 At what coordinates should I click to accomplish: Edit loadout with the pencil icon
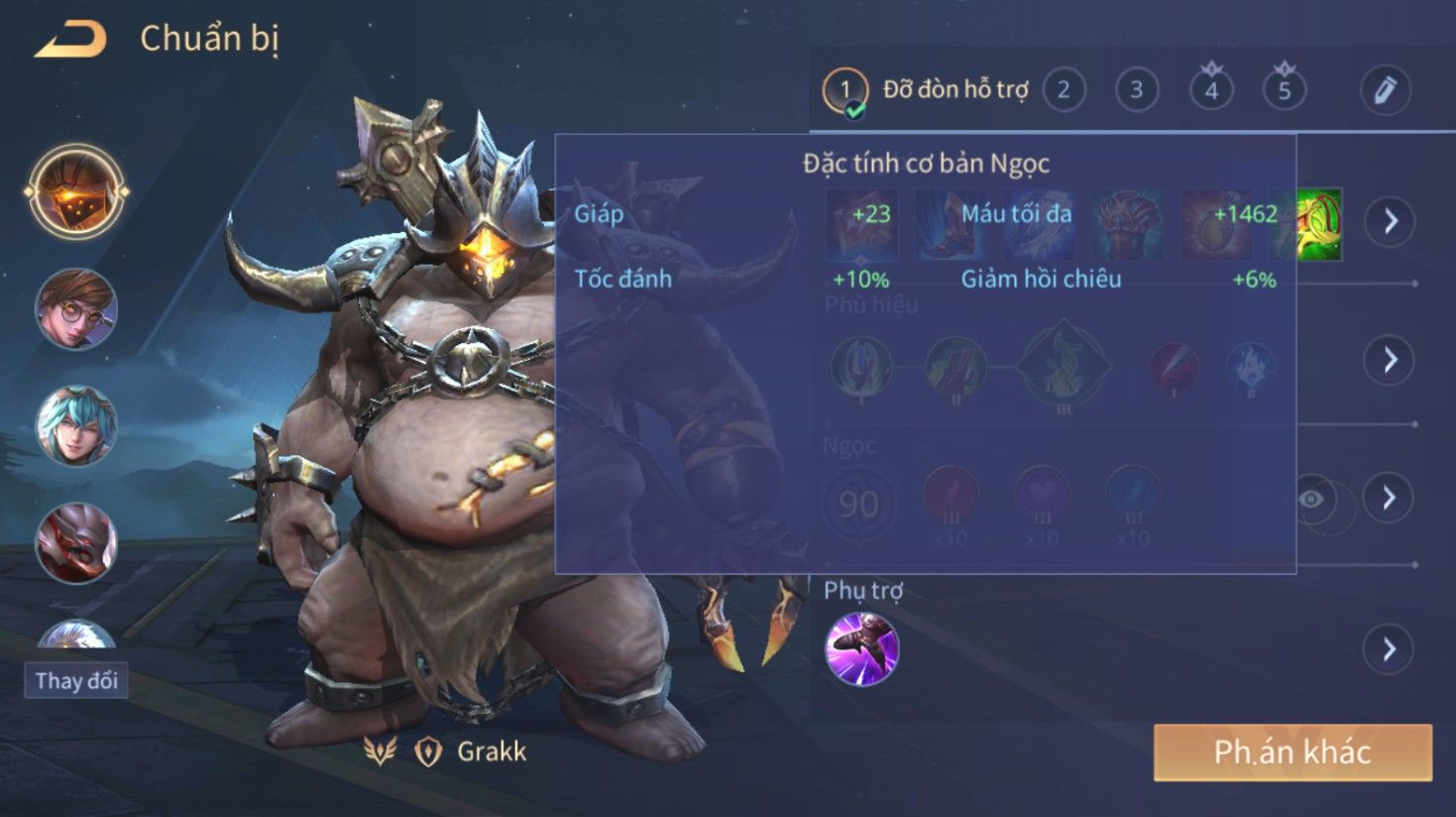[1385, 90]
